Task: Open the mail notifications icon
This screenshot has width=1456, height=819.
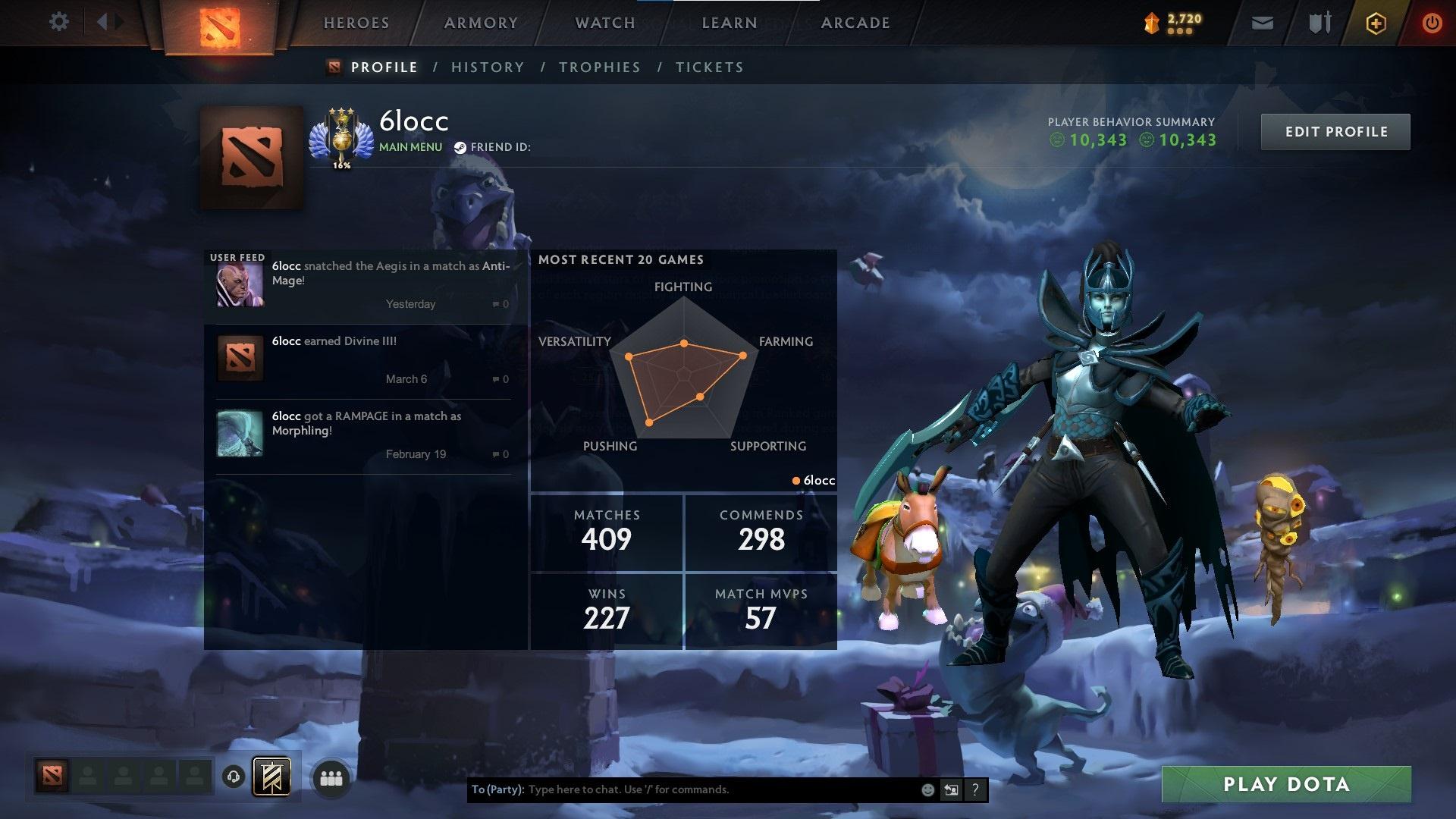Action: (x=1261, y=23)
